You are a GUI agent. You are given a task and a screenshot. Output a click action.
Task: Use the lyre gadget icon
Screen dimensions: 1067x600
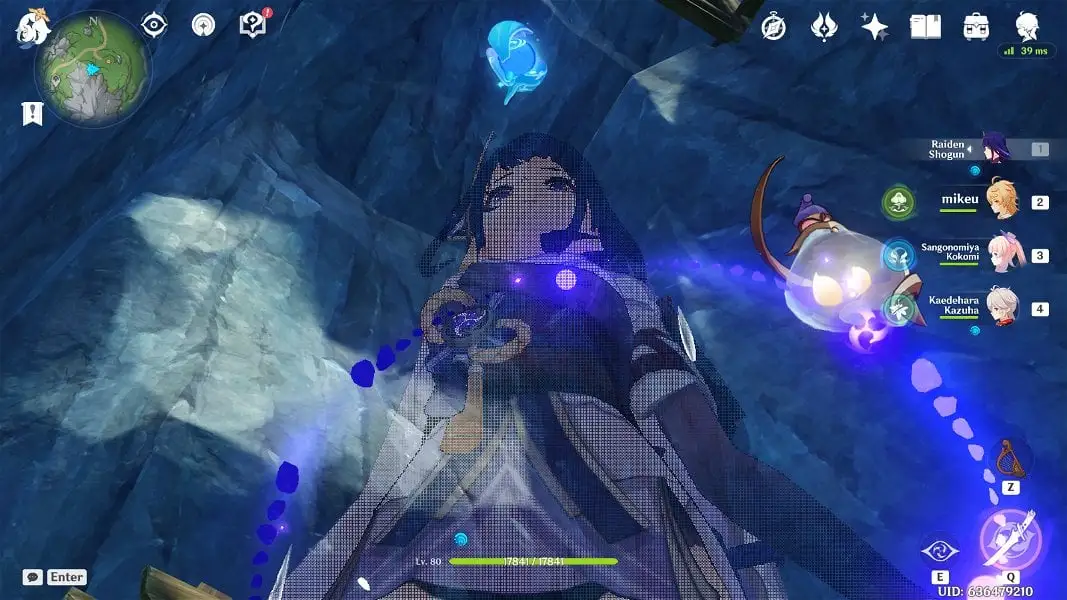(1009, 459)
